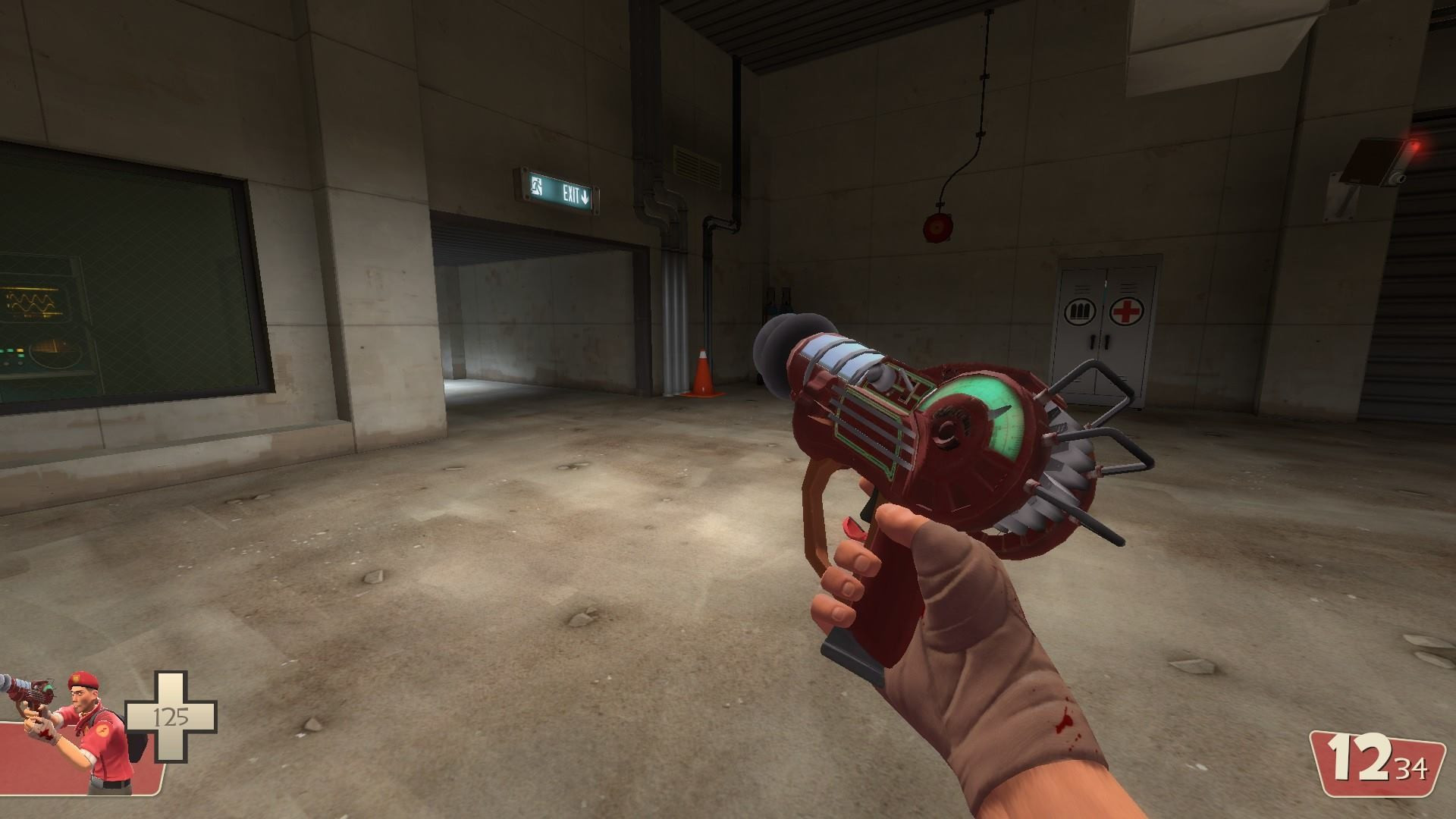Click the locker icon on the left cabinet door

click(x=1080, y=309)
